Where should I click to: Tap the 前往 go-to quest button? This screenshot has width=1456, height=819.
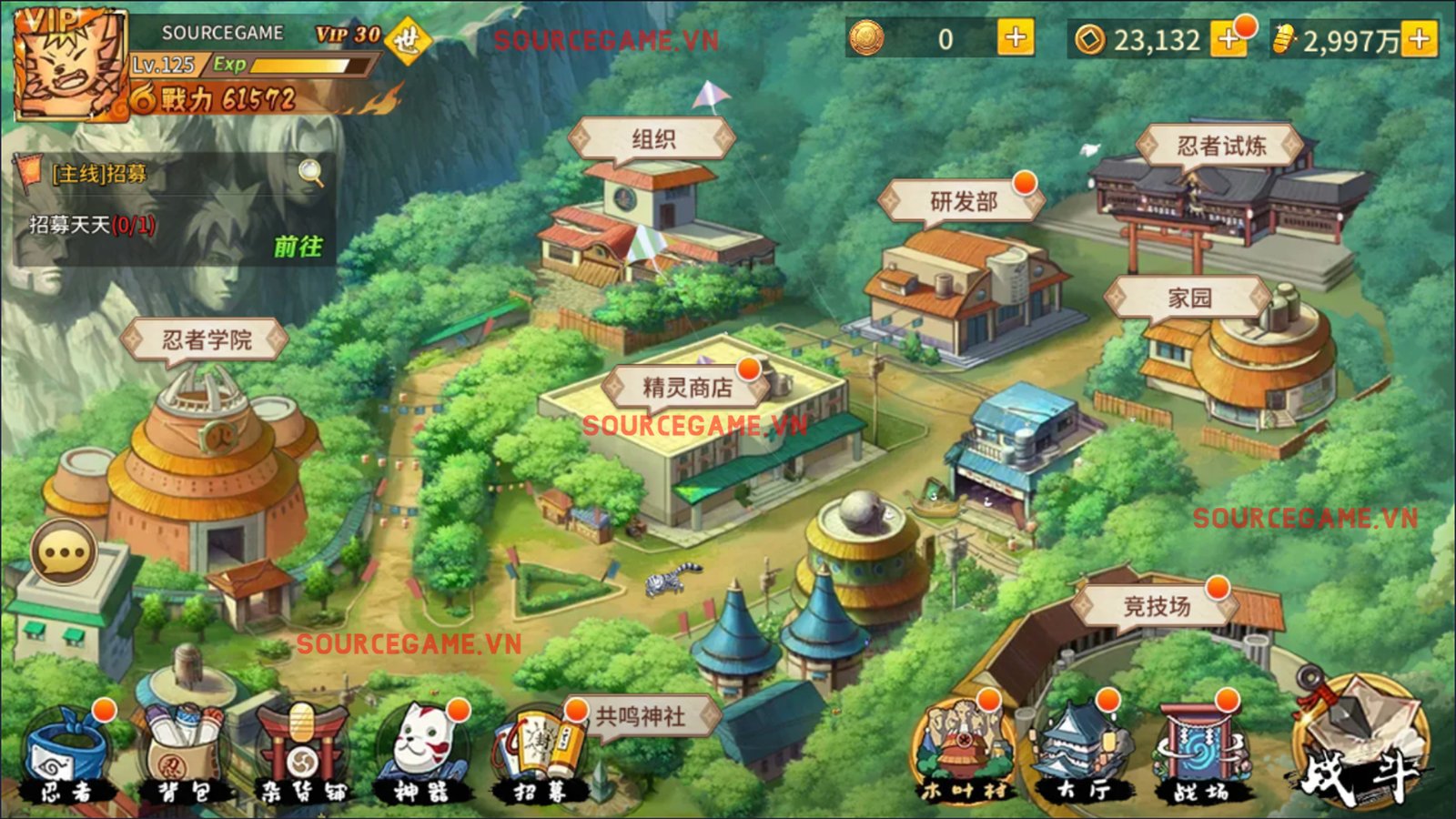298,247
